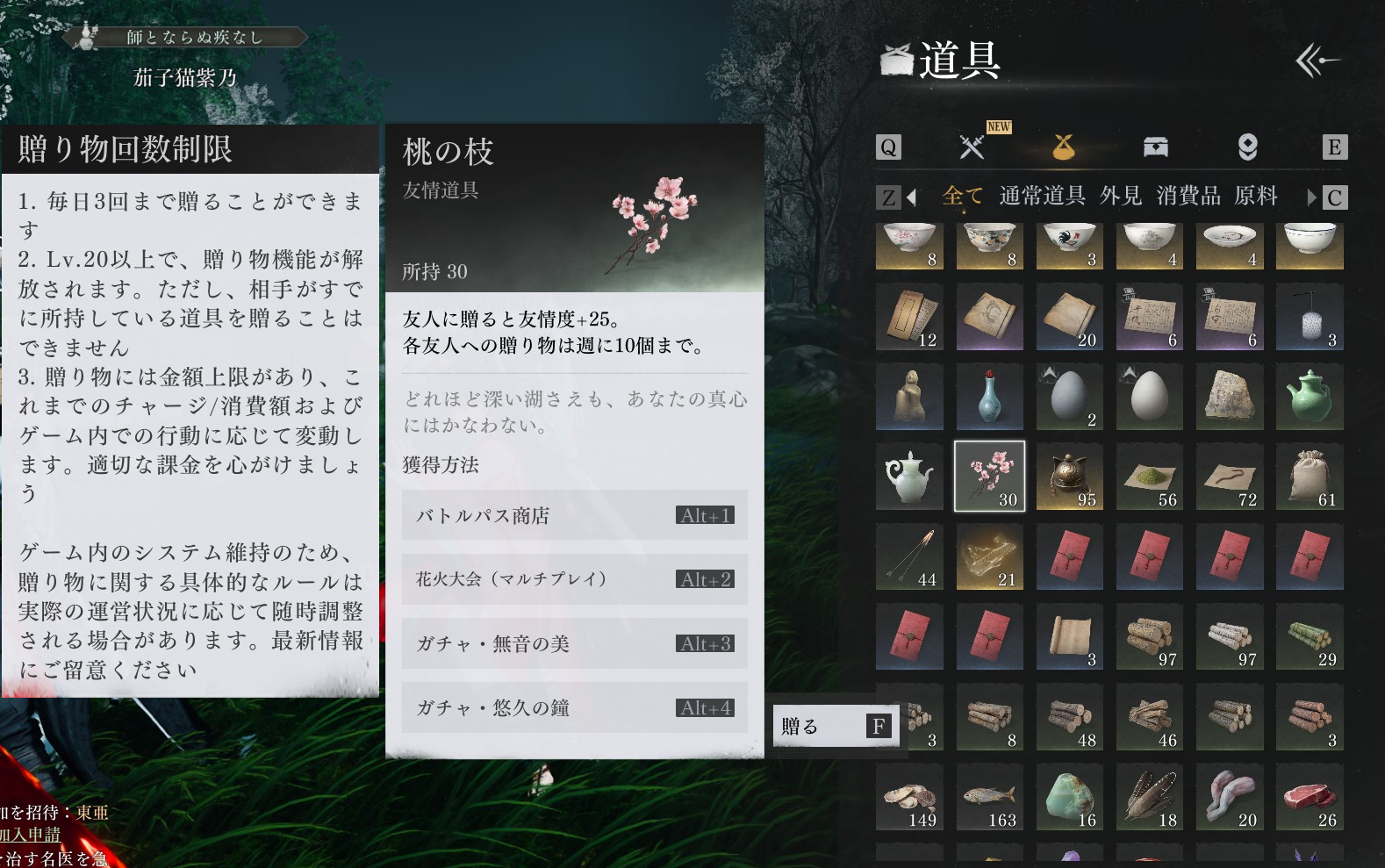Show the 外見 category
The width and height of the screenshot is (1385, 868).
click(1121, 196)
